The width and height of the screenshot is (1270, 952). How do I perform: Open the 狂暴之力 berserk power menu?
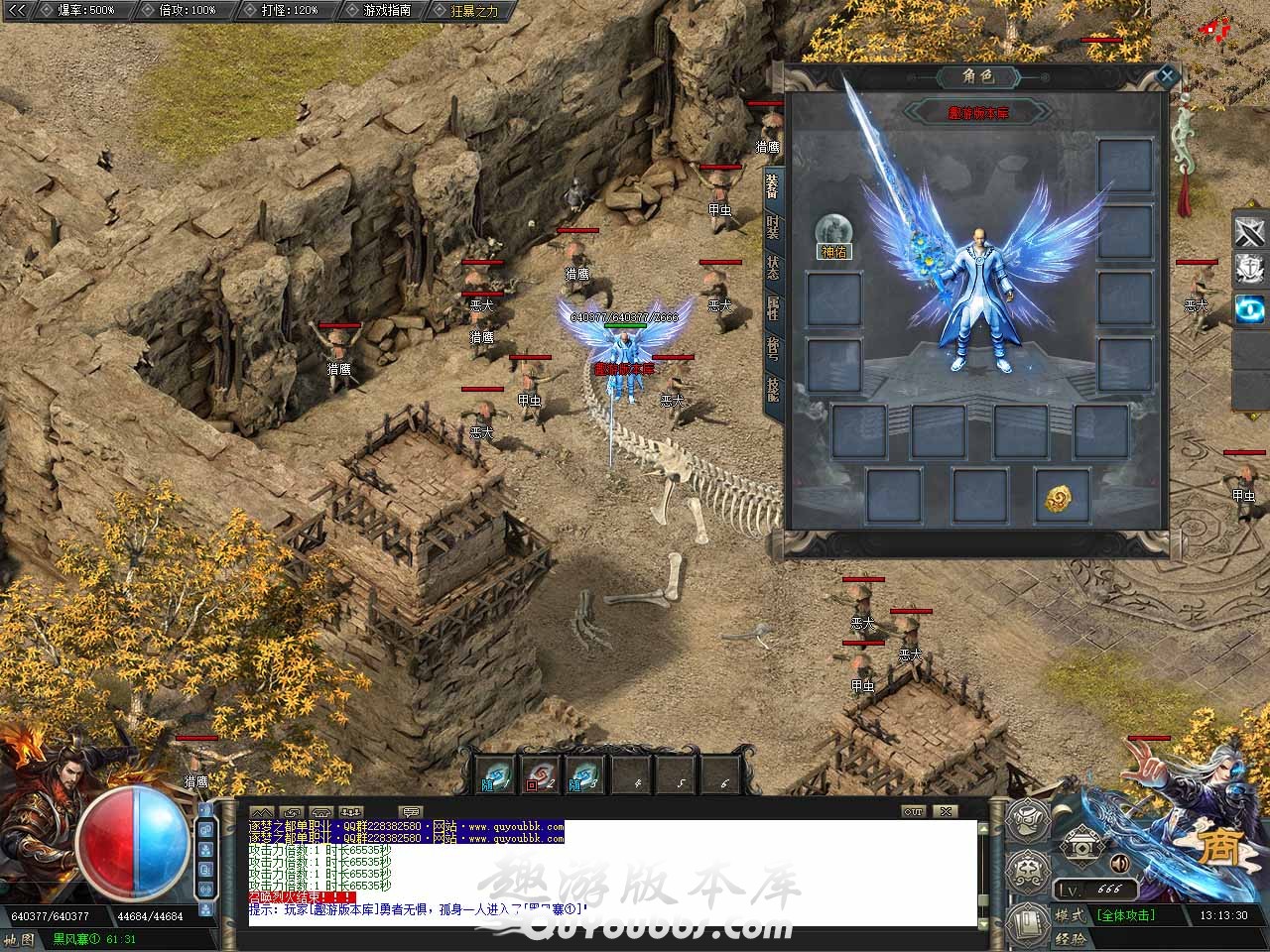(468, 10)
